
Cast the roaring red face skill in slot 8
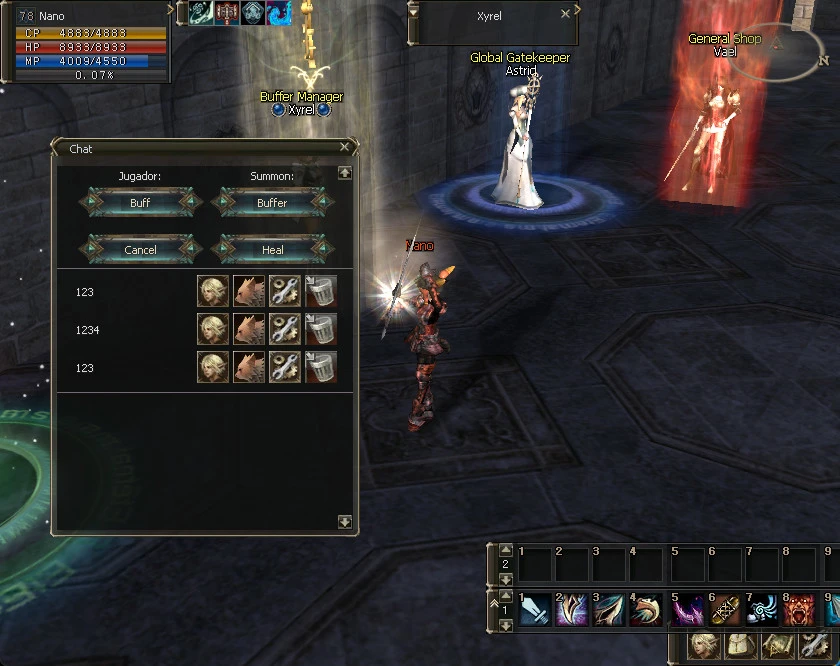pos(800,610)
